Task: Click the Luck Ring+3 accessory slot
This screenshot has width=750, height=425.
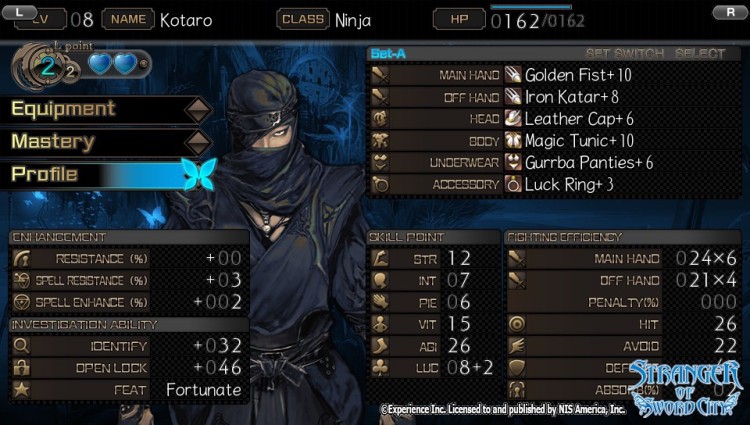Action: point(569,185)
